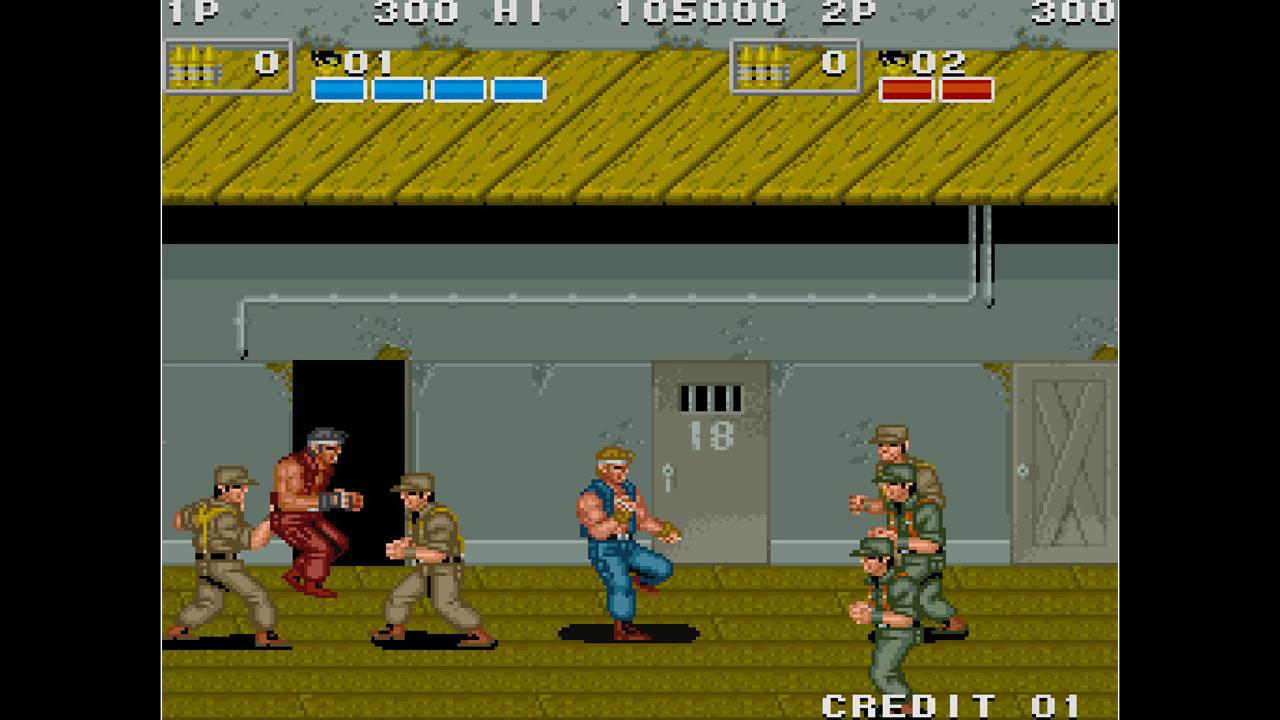The width and height of the screenshot is (1280, 720).
Task: Click the rightmost red health bar
Action: (965, 90)
